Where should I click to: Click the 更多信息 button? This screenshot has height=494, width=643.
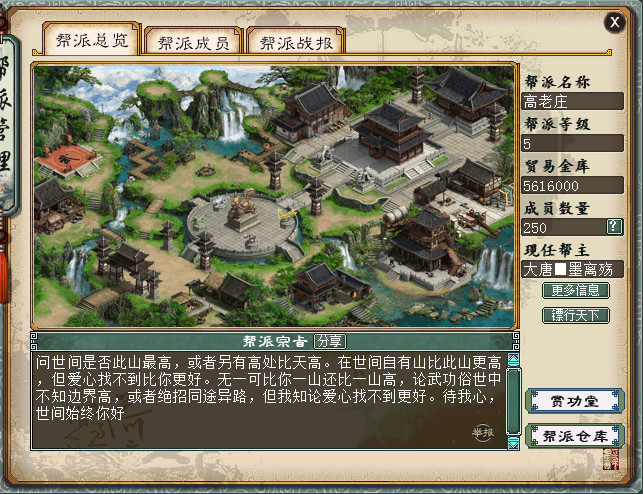point(575,291)
